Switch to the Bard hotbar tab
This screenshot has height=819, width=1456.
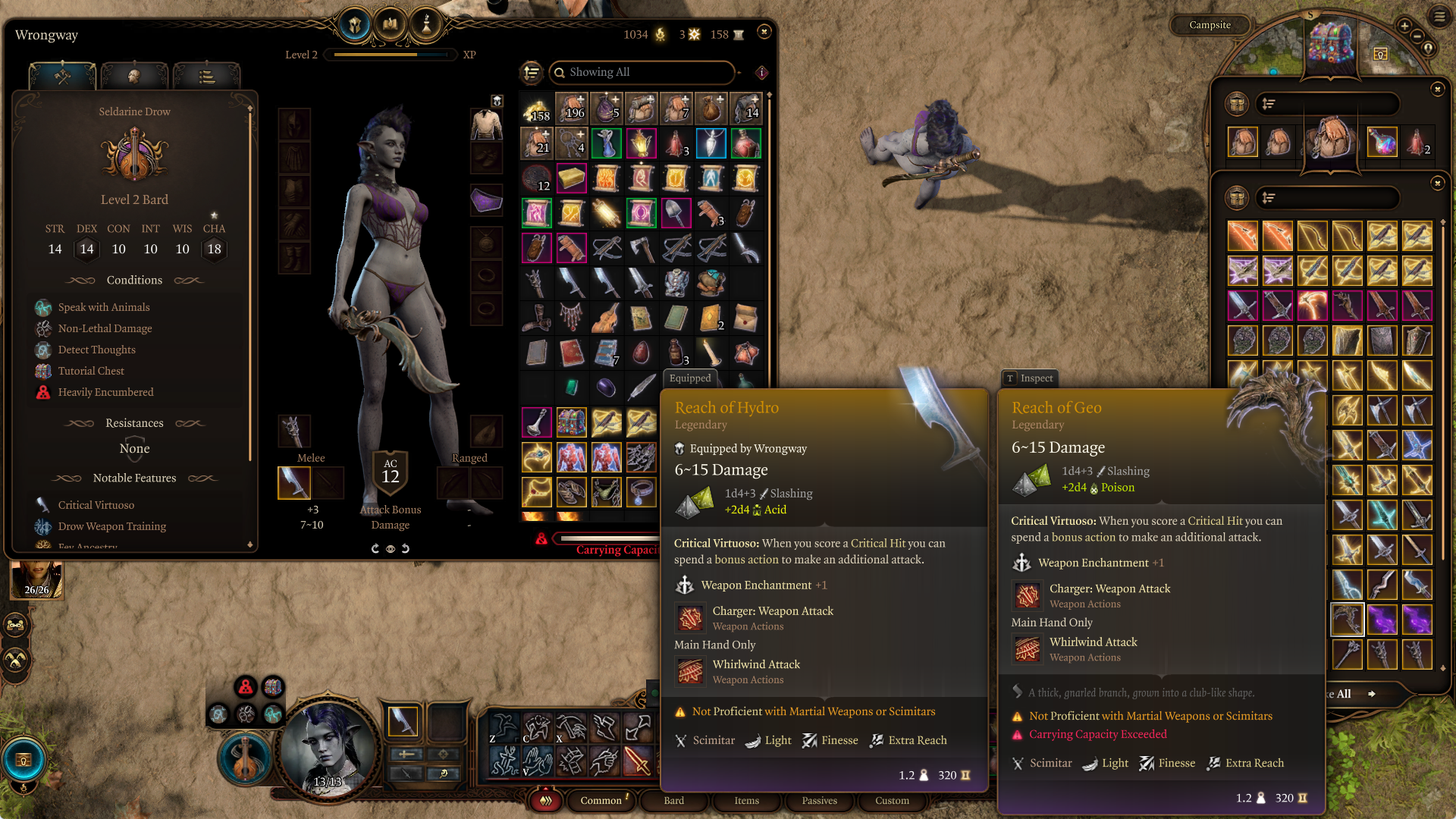[x=673, y=801]
